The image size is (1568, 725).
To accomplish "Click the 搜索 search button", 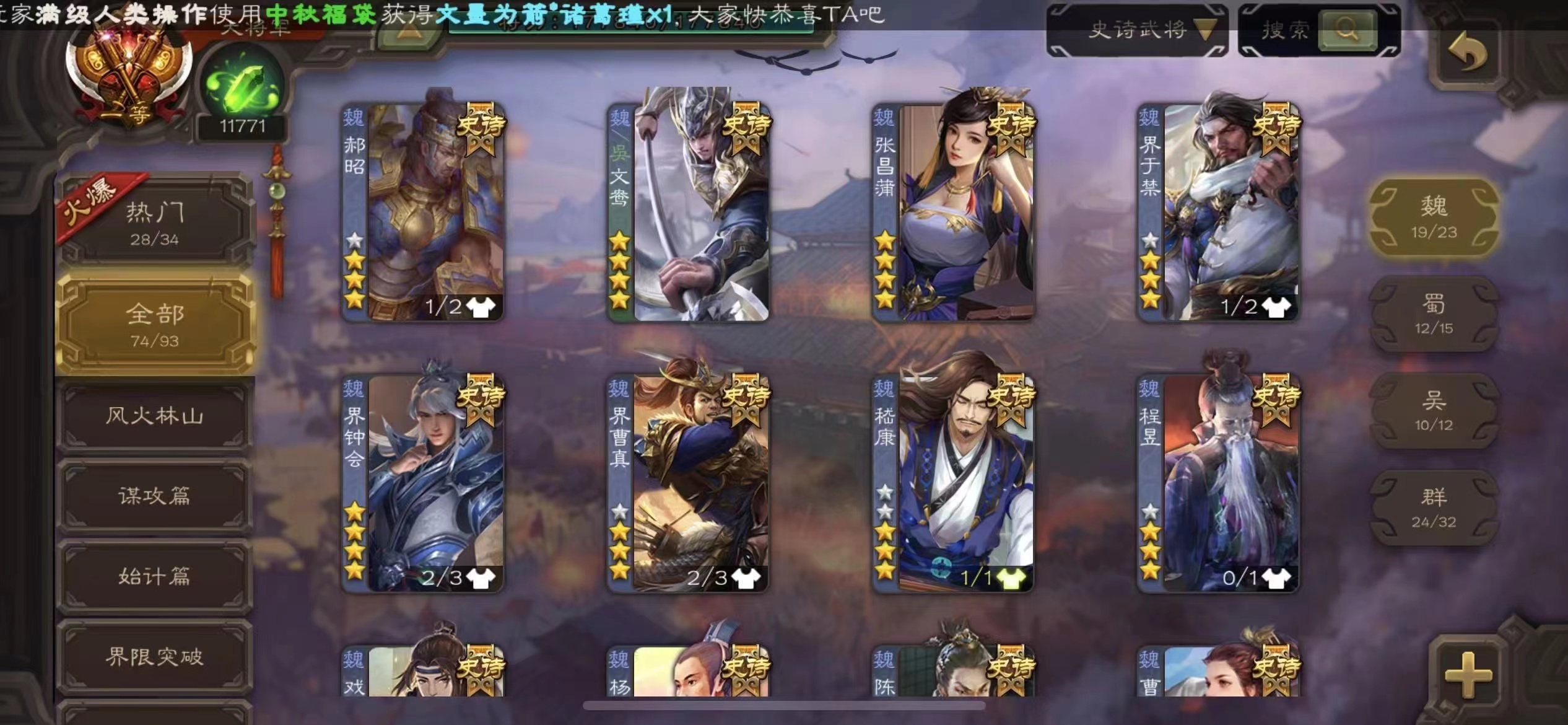I will point(1347,29).
